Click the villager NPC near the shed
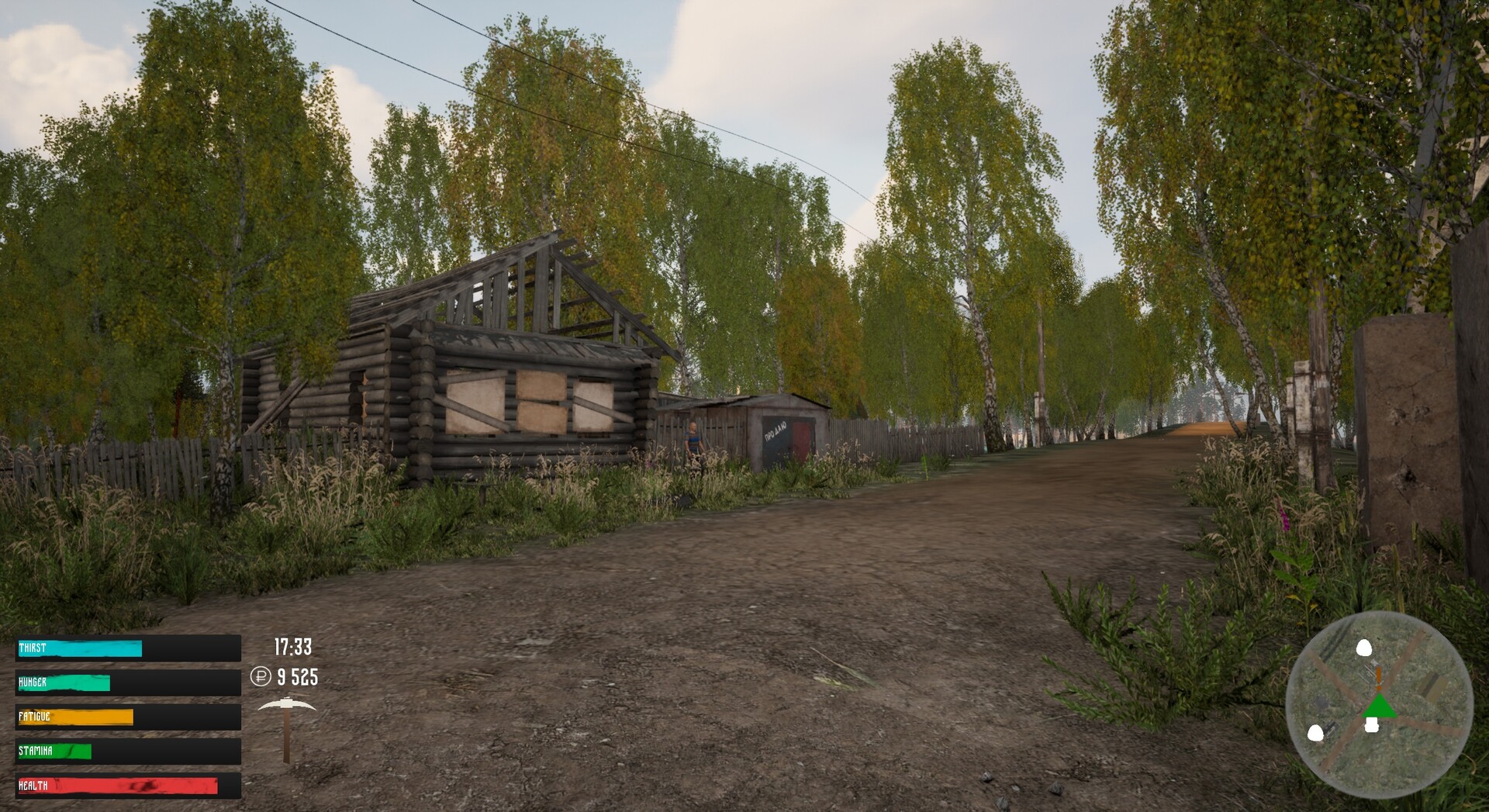The image size is (1489, 812). 693,438
